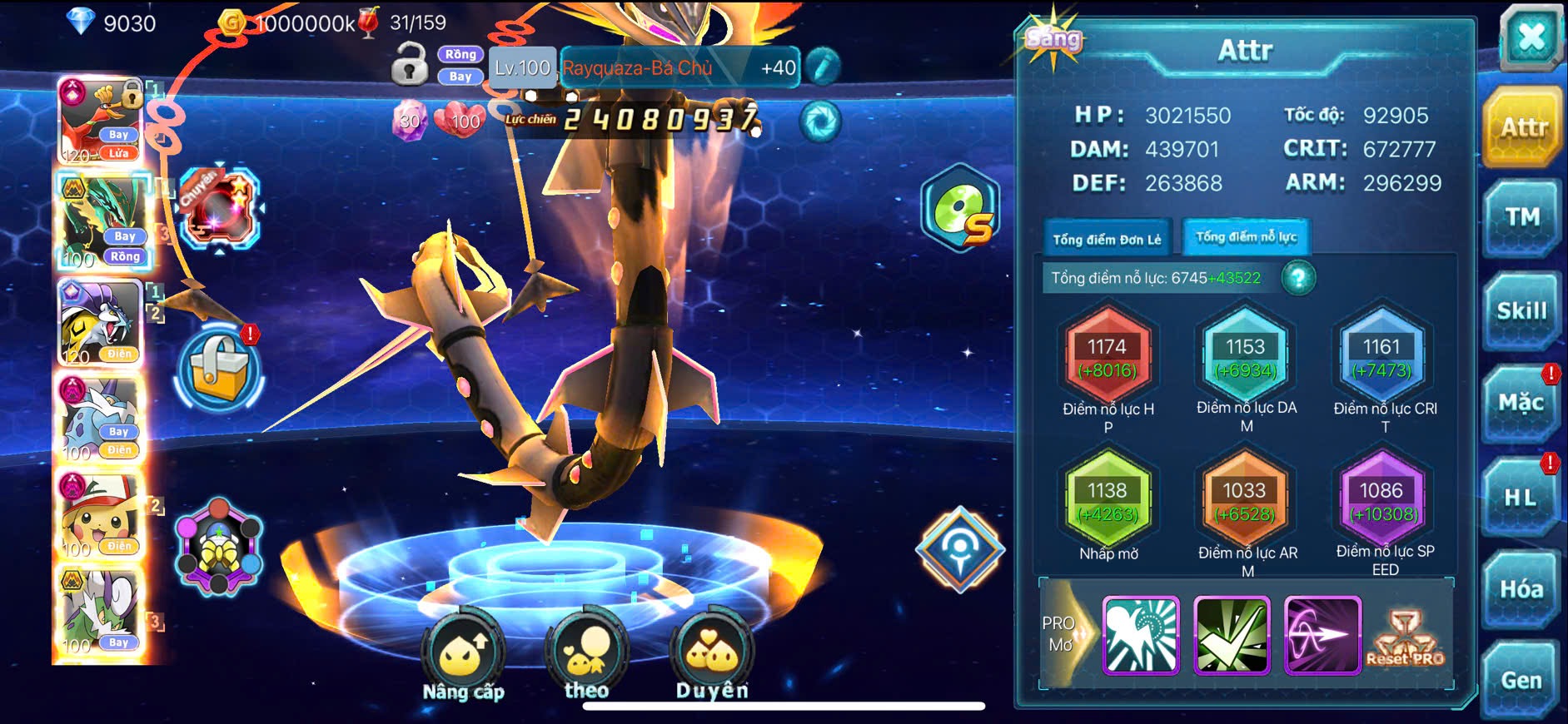The image size is (1568, 724).
Task: Select the Mặc side tab
Action: [1521, 404]
